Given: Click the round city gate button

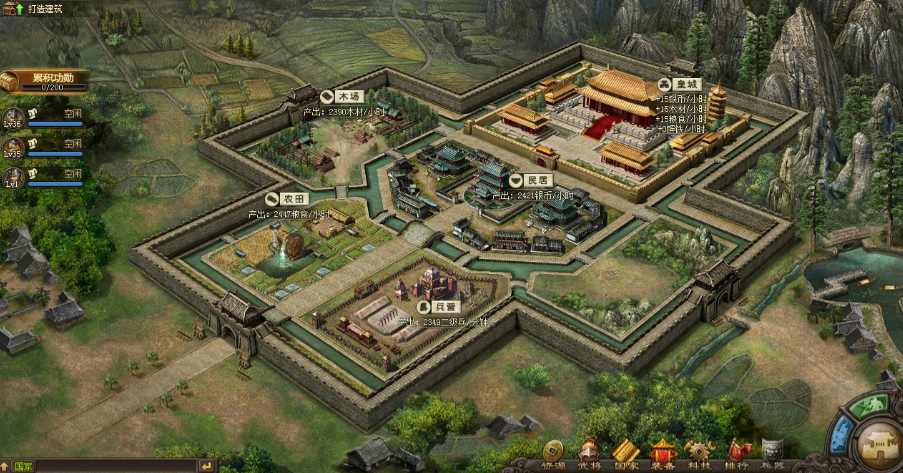Looking at the screenshot, I should click(871, 442).
